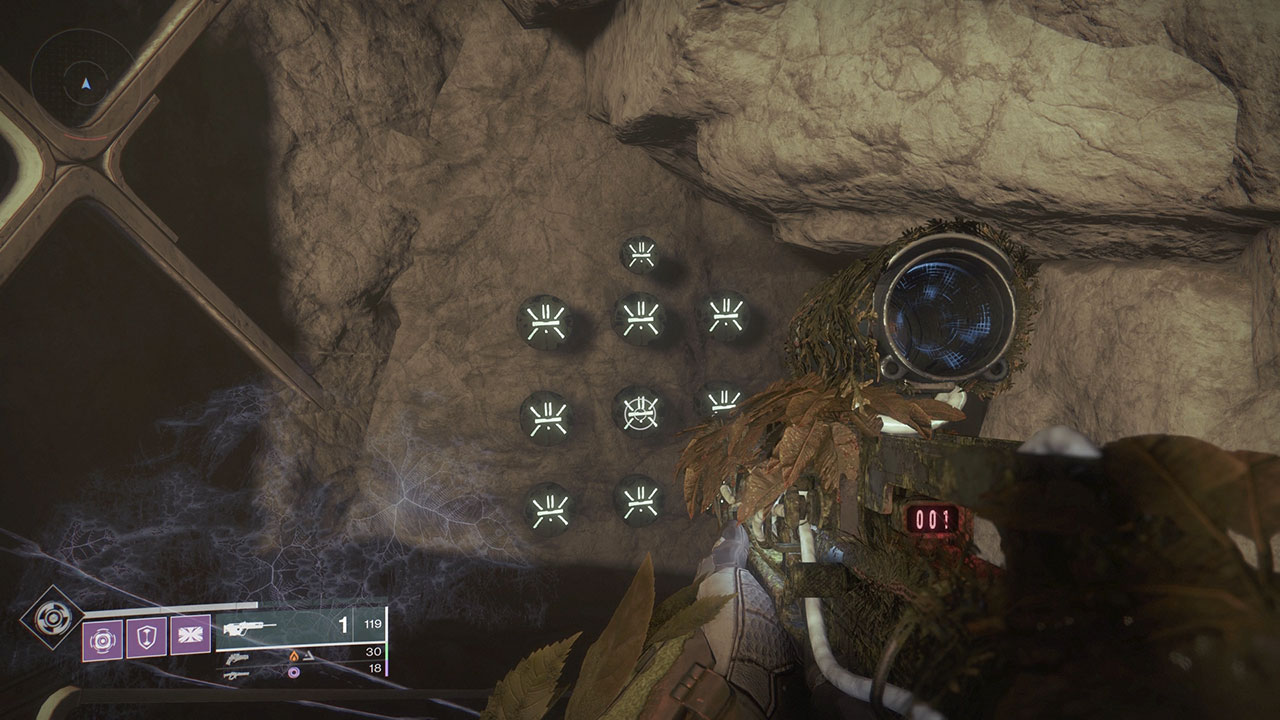Viewport: 1280px width, 720px height.
Task: Use the shield-shaped class ability icon
Action: pyautogui.click(x=147, y=636)
